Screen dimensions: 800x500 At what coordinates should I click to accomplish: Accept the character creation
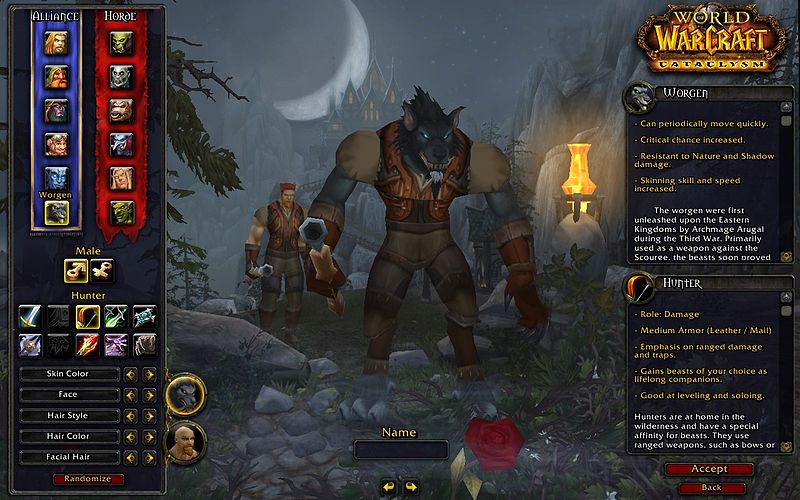point(709,468)
